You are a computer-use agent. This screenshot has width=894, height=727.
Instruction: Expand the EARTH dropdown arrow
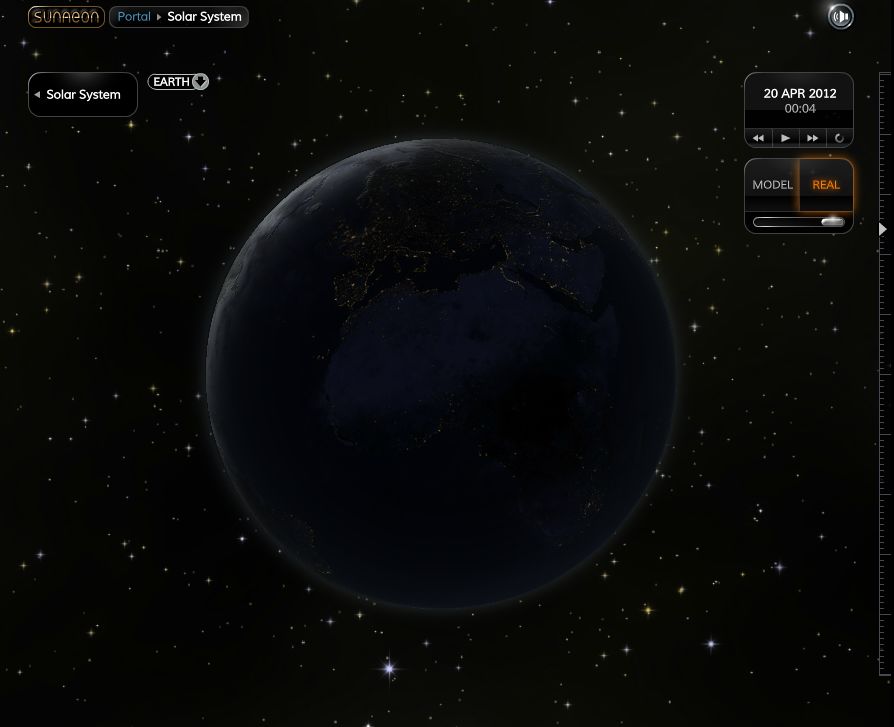click(x=200, y=82)
